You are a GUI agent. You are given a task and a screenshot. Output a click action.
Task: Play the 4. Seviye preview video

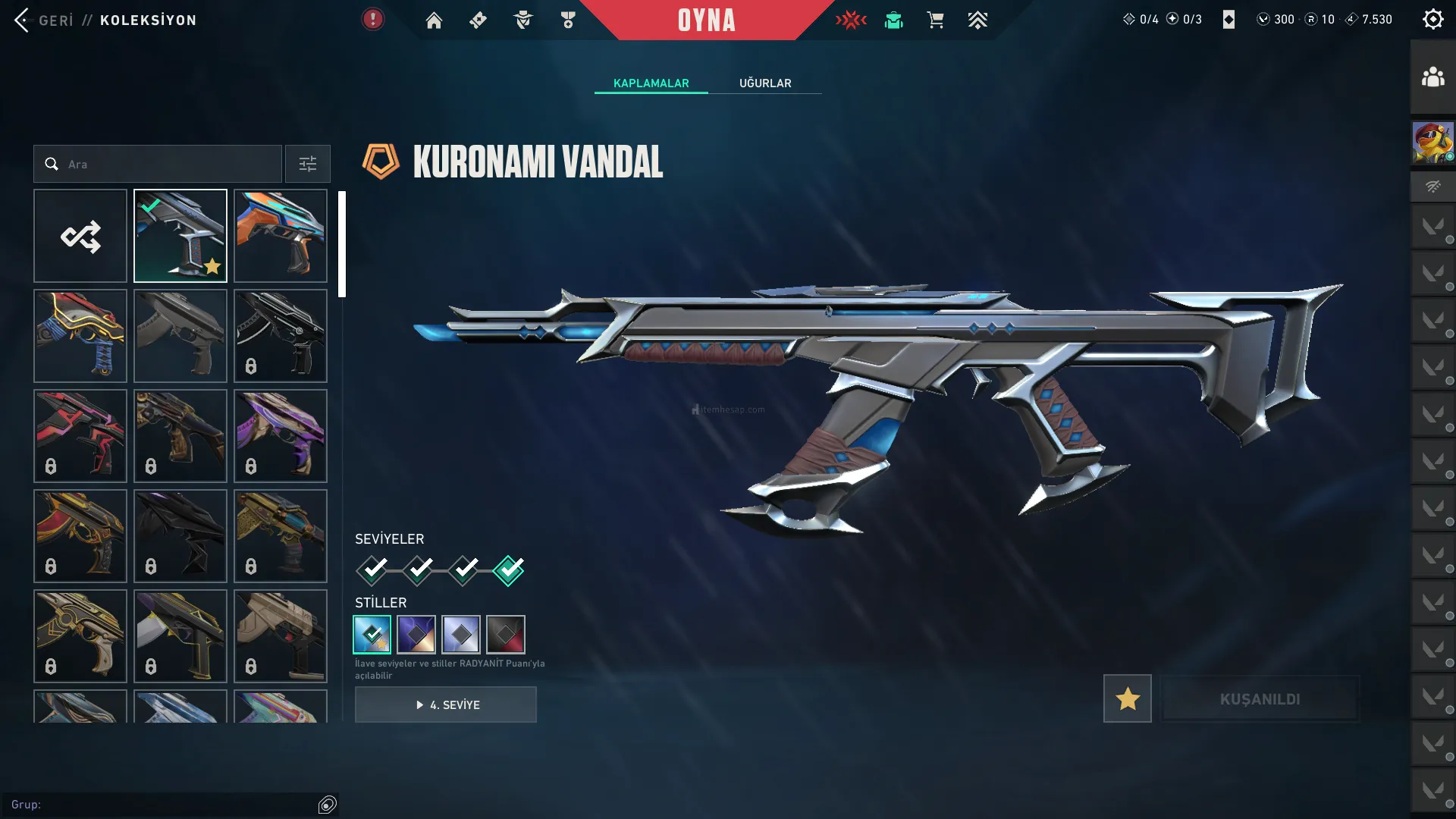coord(446,704)
